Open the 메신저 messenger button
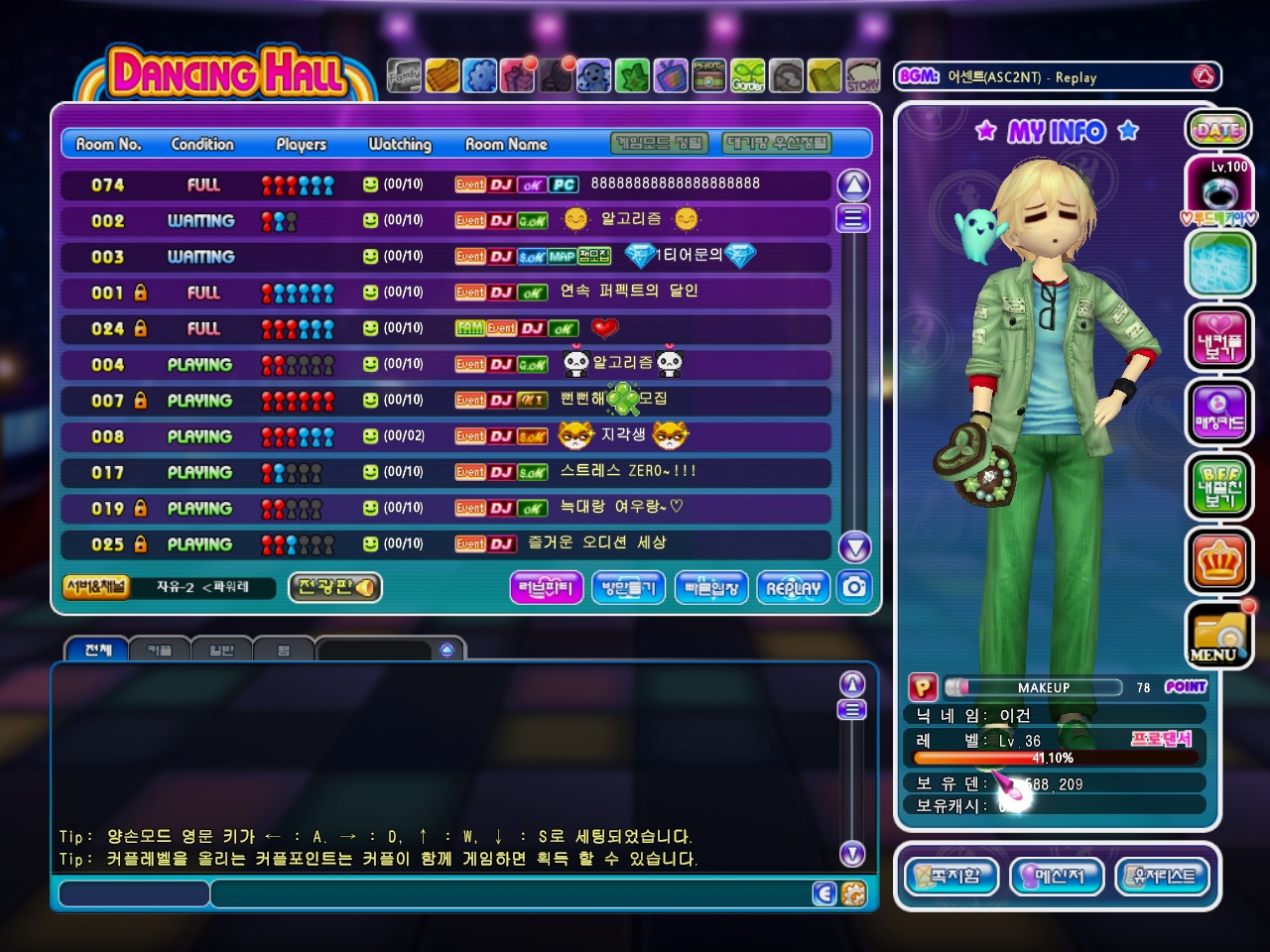Viewport: 1270px width, 952px height. [x=1058, y=876]
